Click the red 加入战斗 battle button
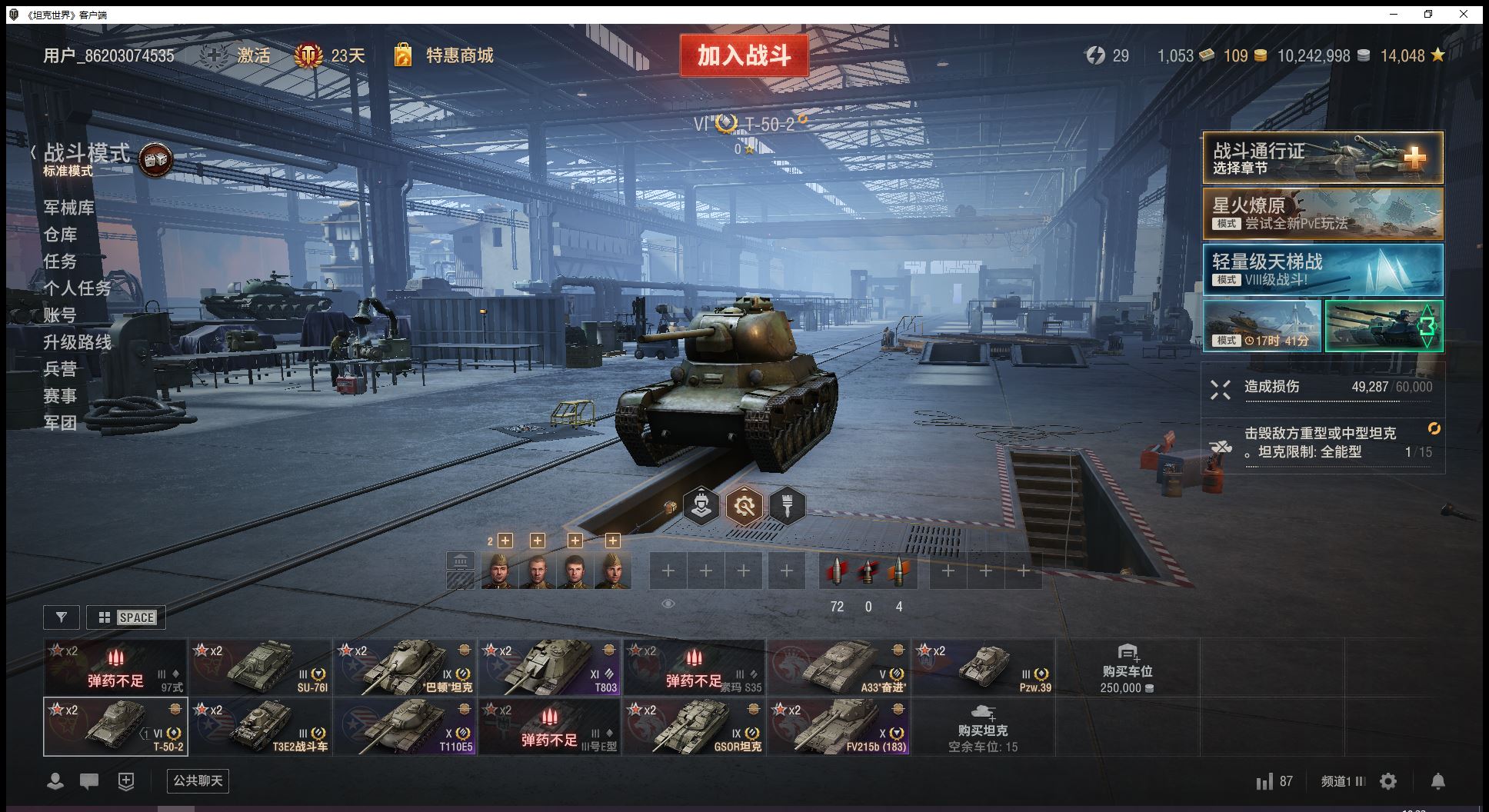The width and height of the screenshot is (1489, 812). (744, 55)
